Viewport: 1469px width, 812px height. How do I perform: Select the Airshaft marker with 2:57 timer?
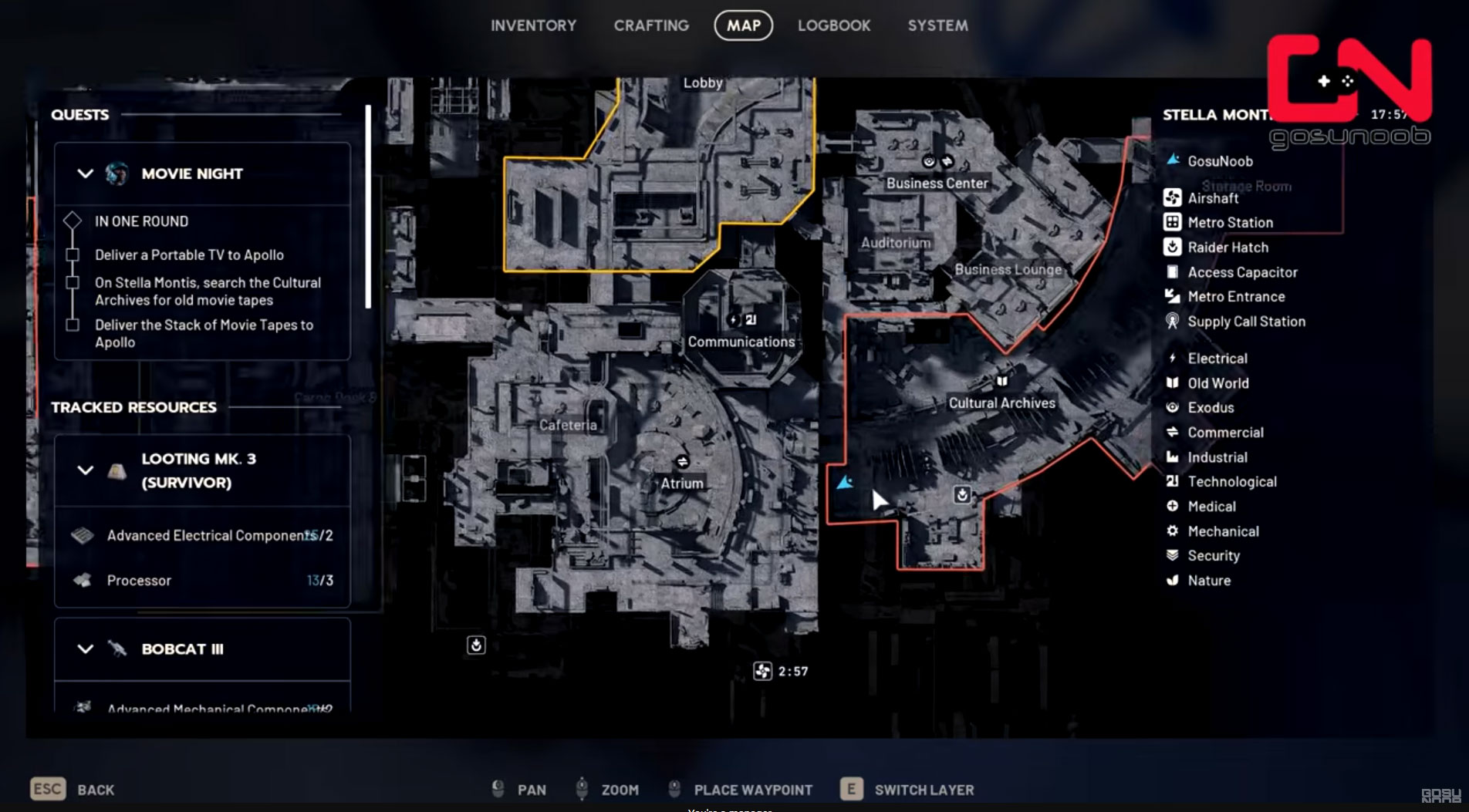click(762, 671)
